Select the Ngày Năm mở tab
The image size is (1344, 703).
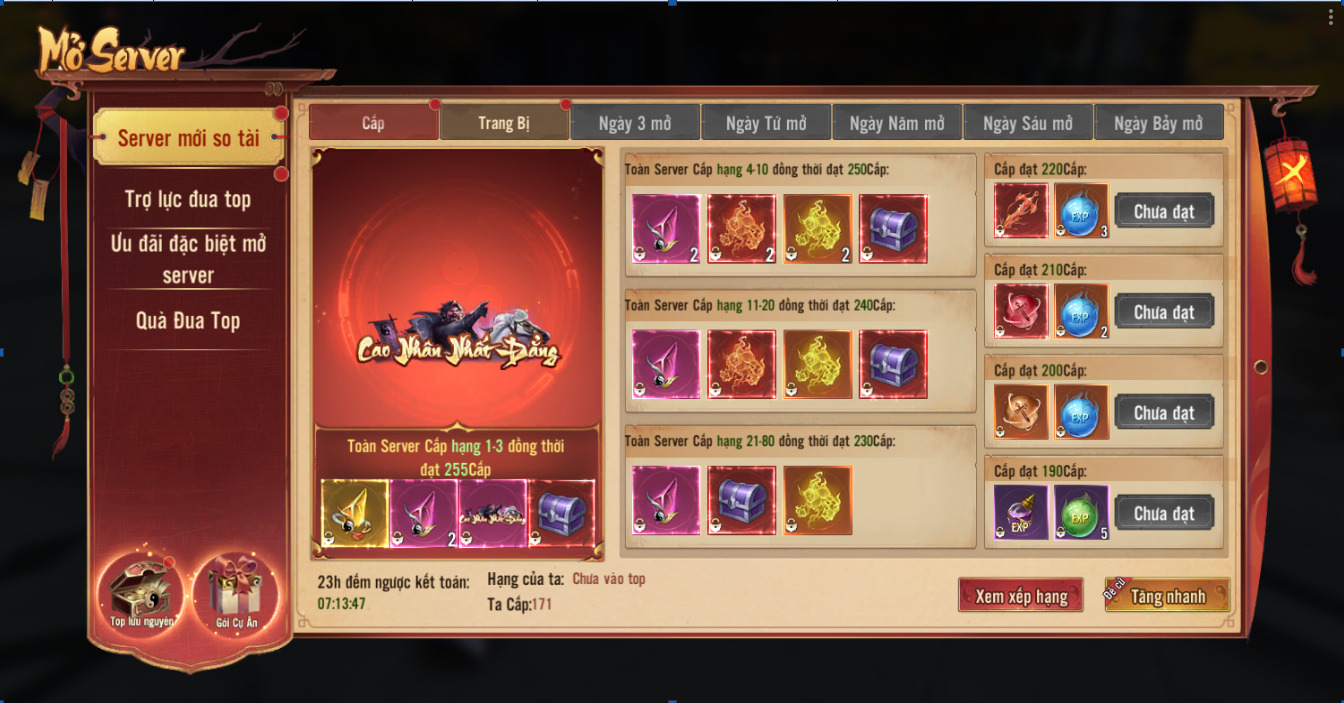(897, 123)
